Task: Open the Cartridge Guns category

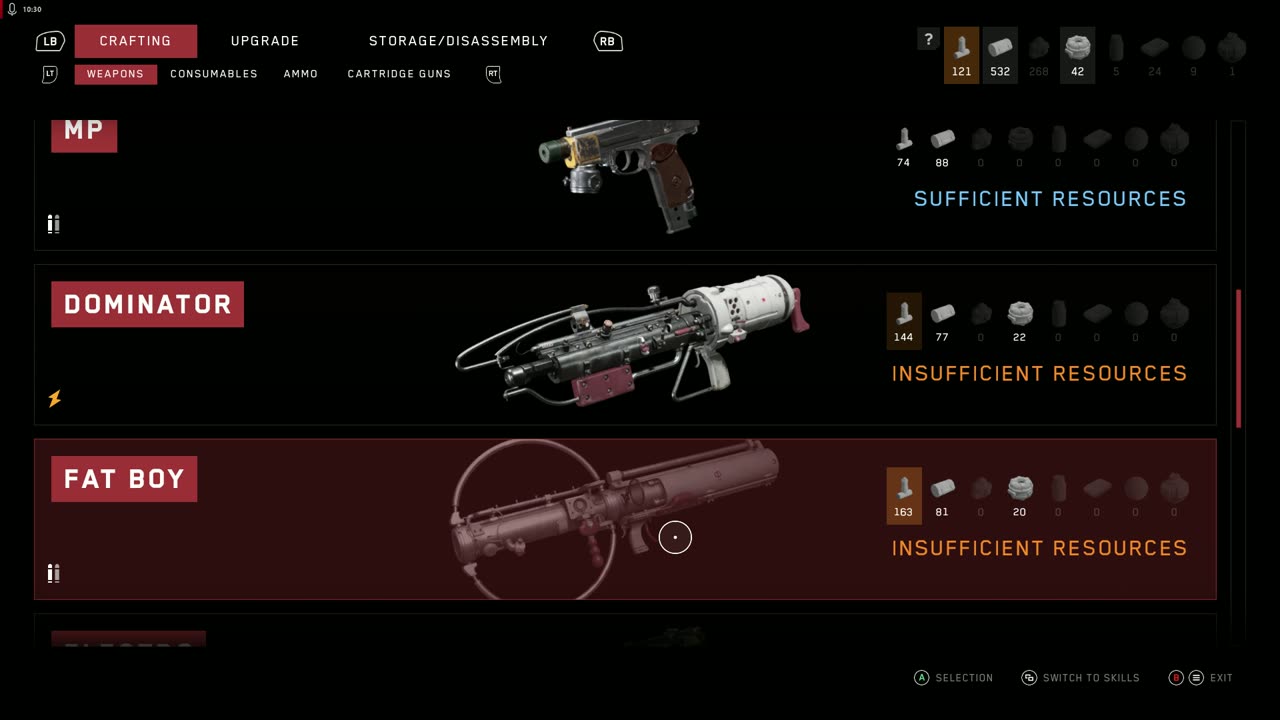Action: 399,74
